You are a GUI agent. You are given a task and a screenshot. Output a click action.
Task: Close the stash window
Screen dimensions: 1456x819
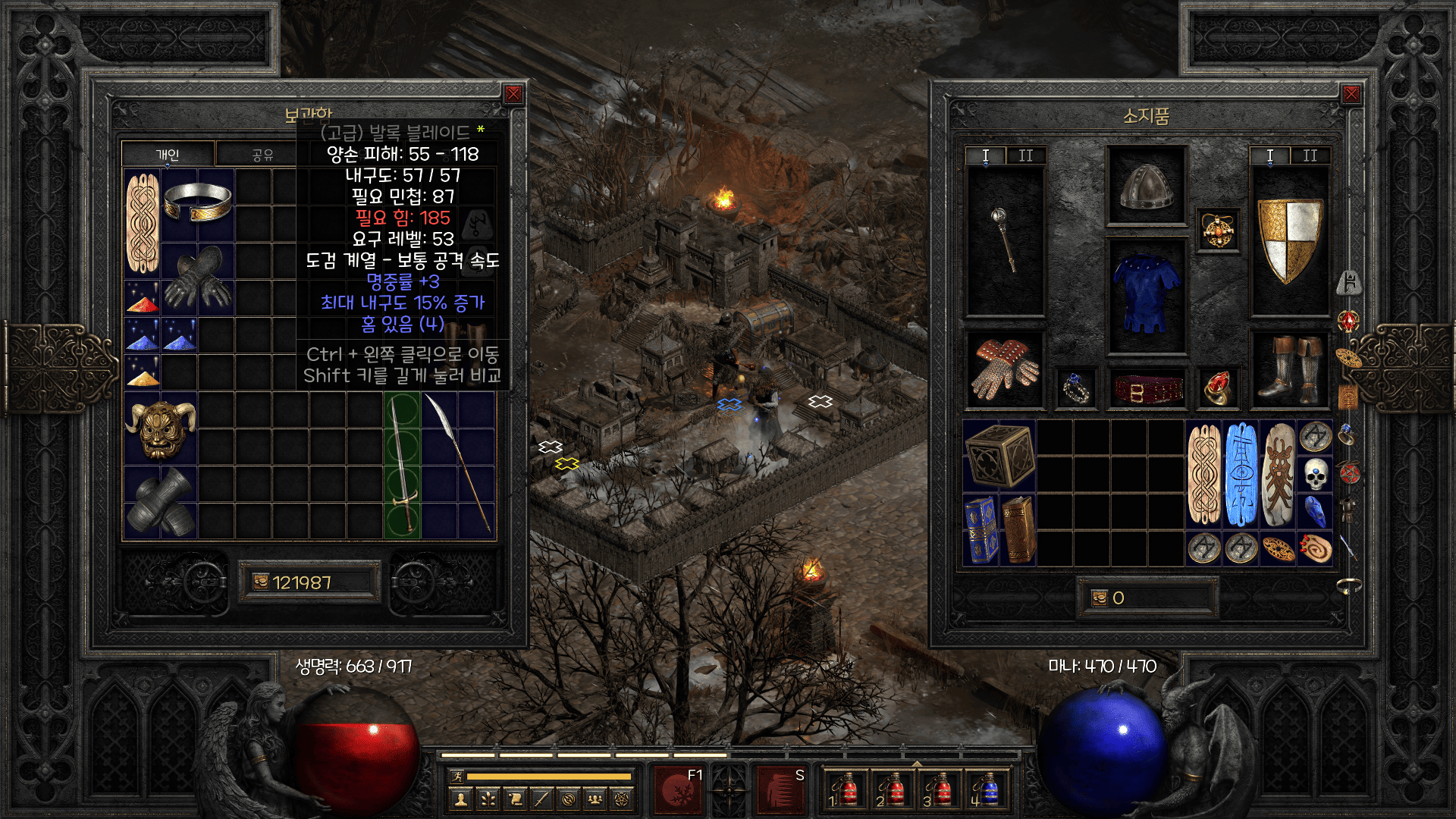(x=513, y=94)
